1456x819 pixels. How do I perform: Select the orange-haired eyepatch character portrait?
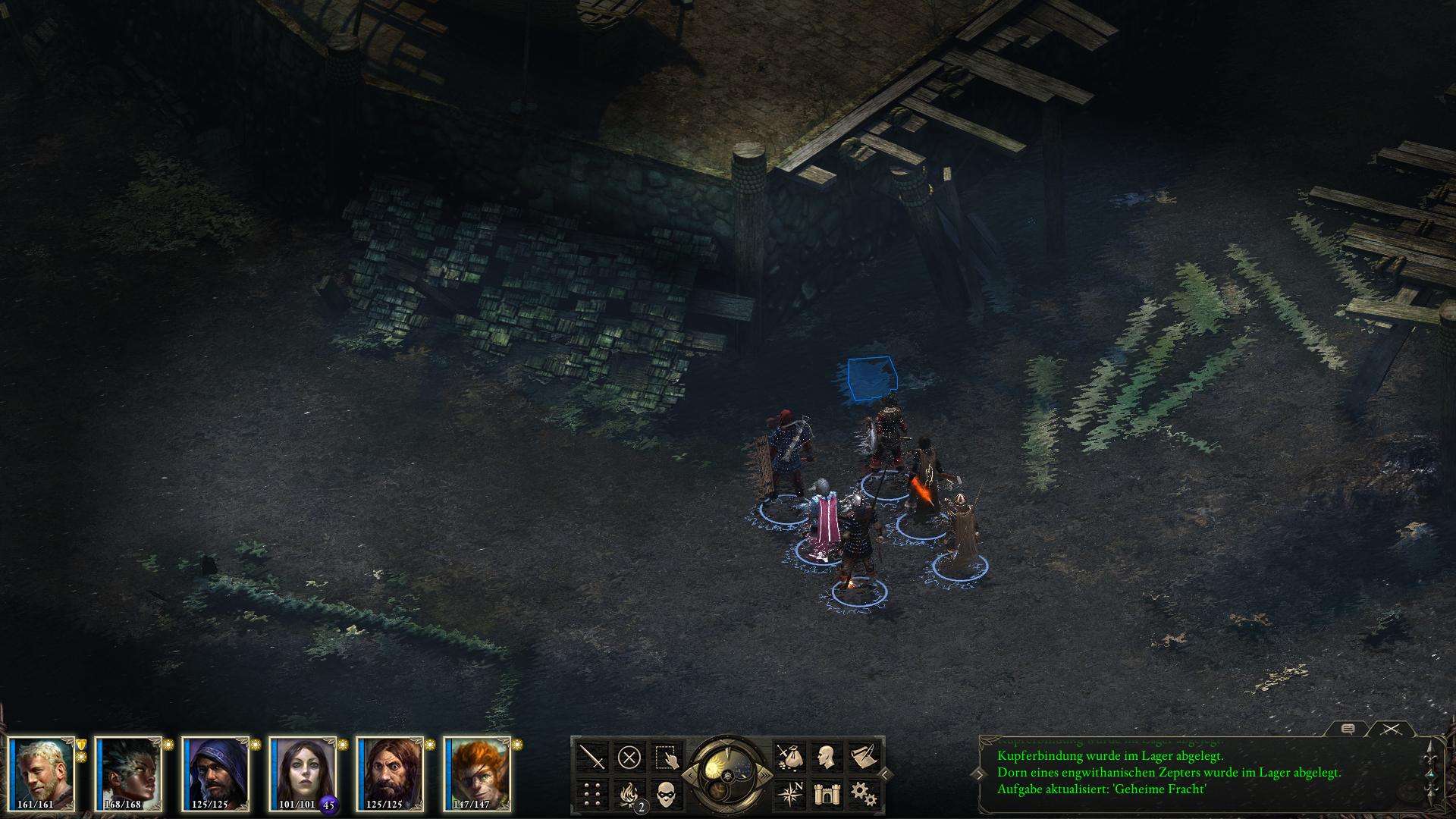pyautogui.click(x=477, y=772)
